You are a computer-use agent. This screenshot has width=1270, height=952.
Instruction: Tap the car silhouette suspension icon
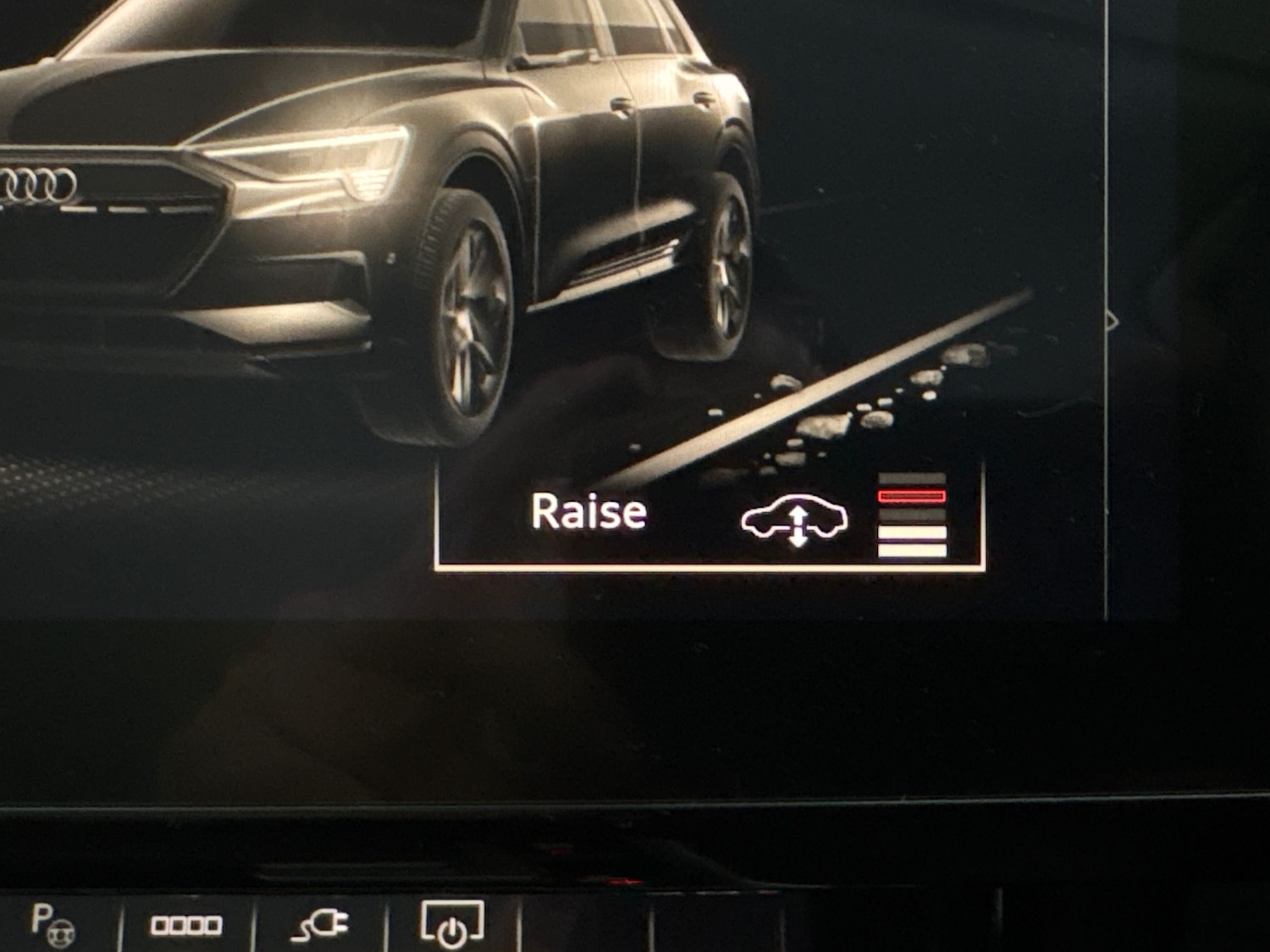click(x=794, y=520)
